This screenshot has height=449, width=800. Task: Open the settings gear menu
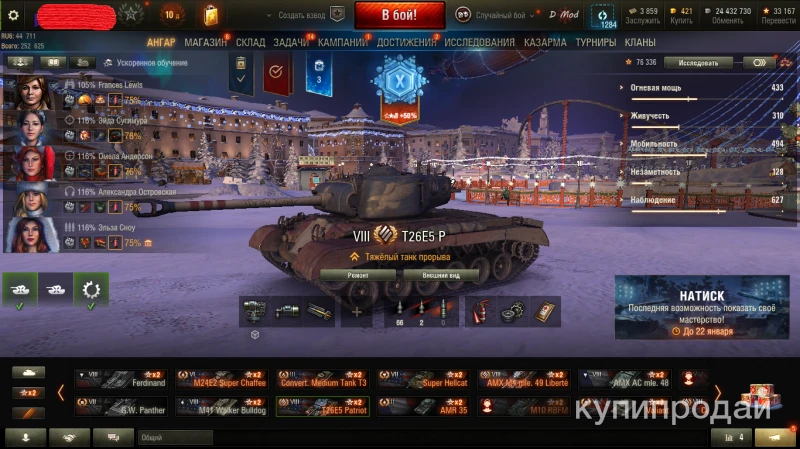click(14, 15)
